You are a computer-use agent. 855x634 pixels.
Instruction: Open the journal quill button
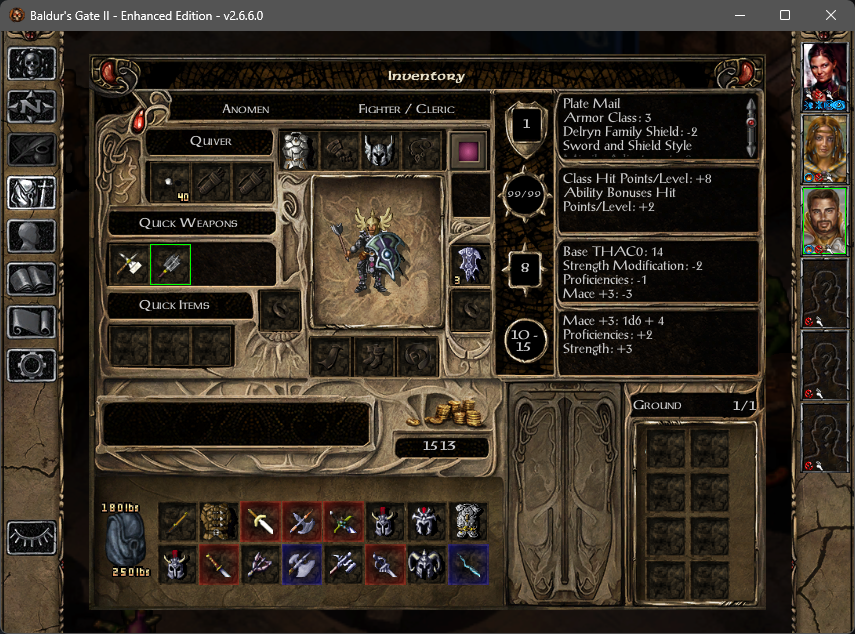(x=31, y=149)
